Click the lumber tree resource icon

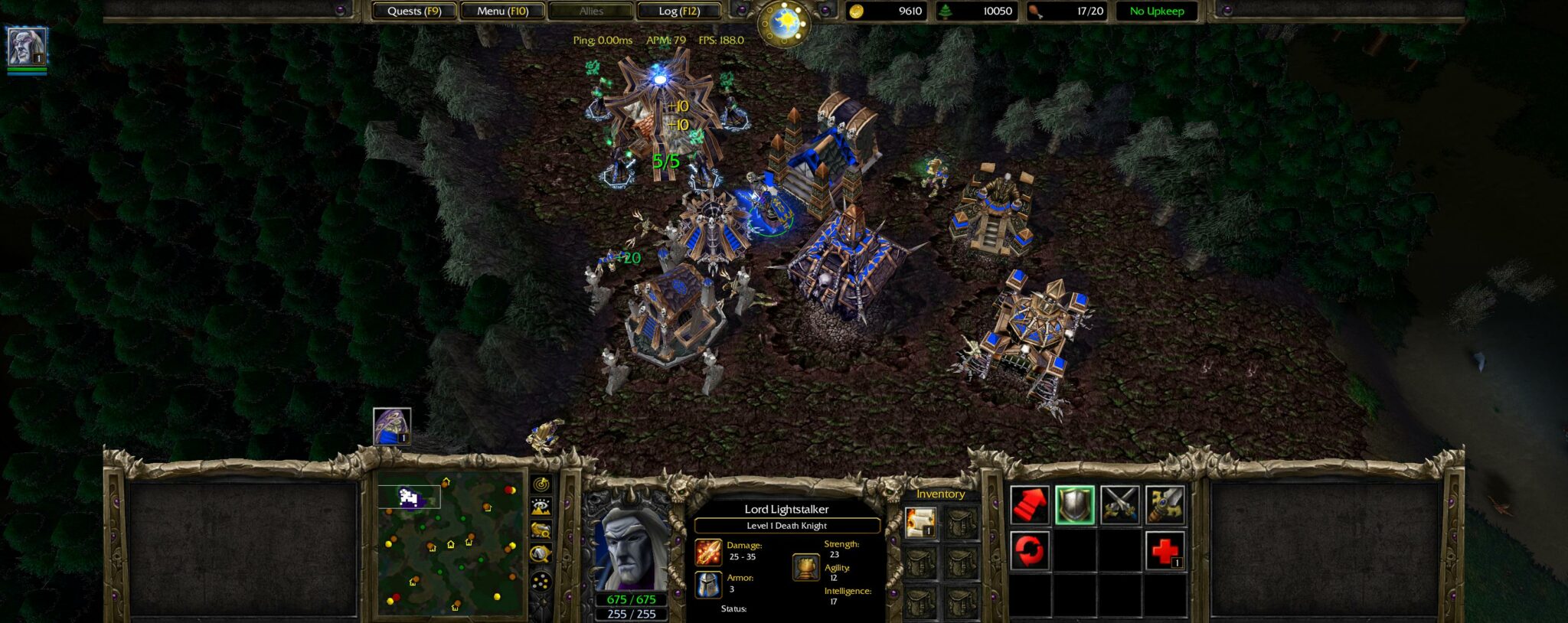(947, 11)
